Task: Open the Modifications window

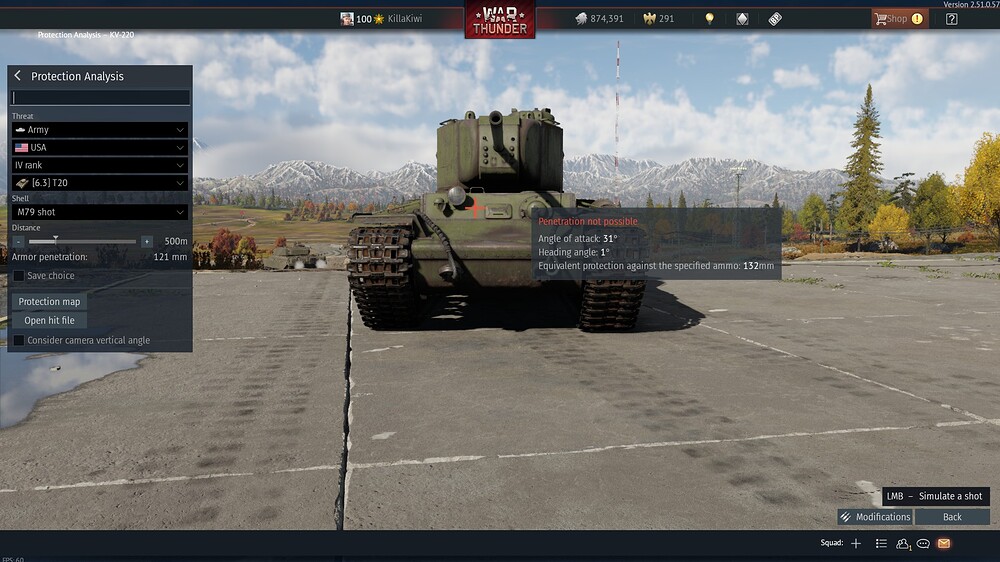Action: pyautogui.click(x=875, y=517)
